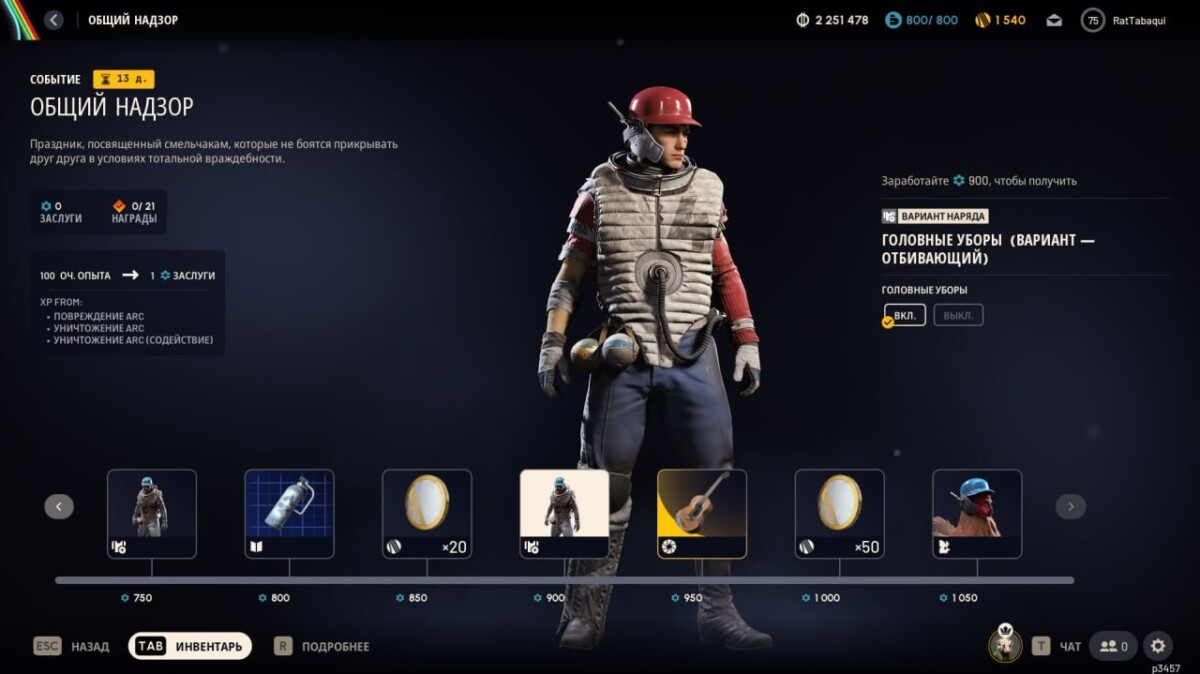Pick the guitar reward tile
The width and height of the screenshot is (1200, 674).
click(x=702, y=513)
